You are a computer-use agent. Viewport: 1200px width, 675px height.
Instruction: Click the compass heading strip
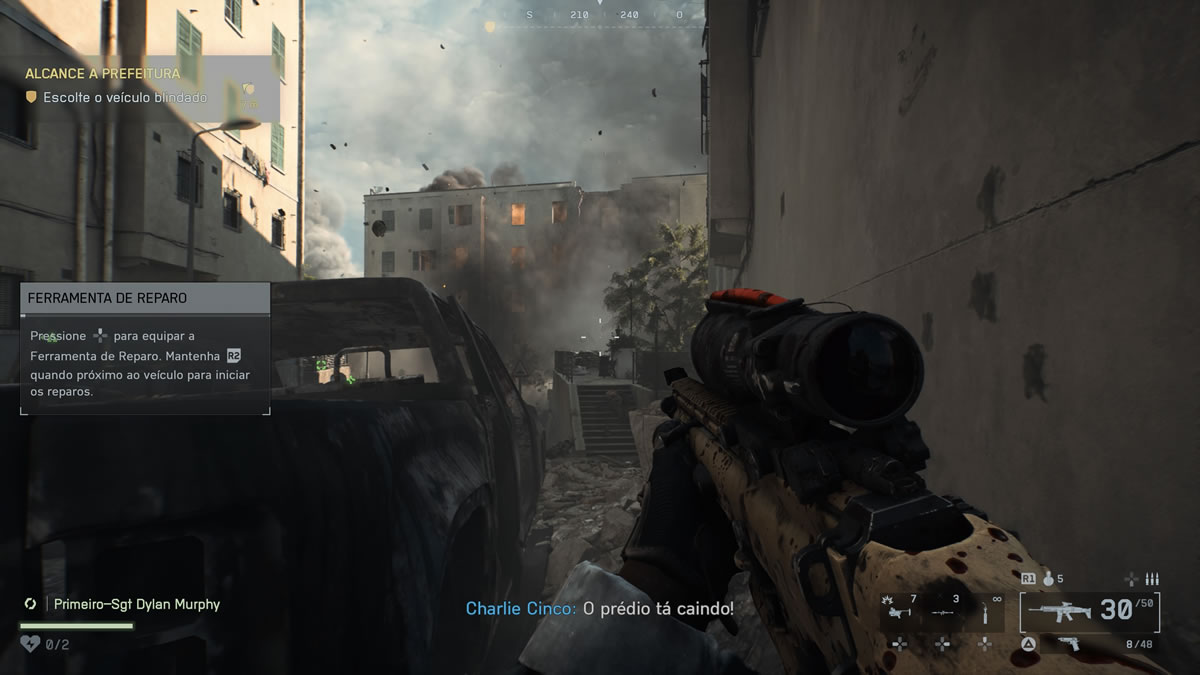(x=600, y=15)
